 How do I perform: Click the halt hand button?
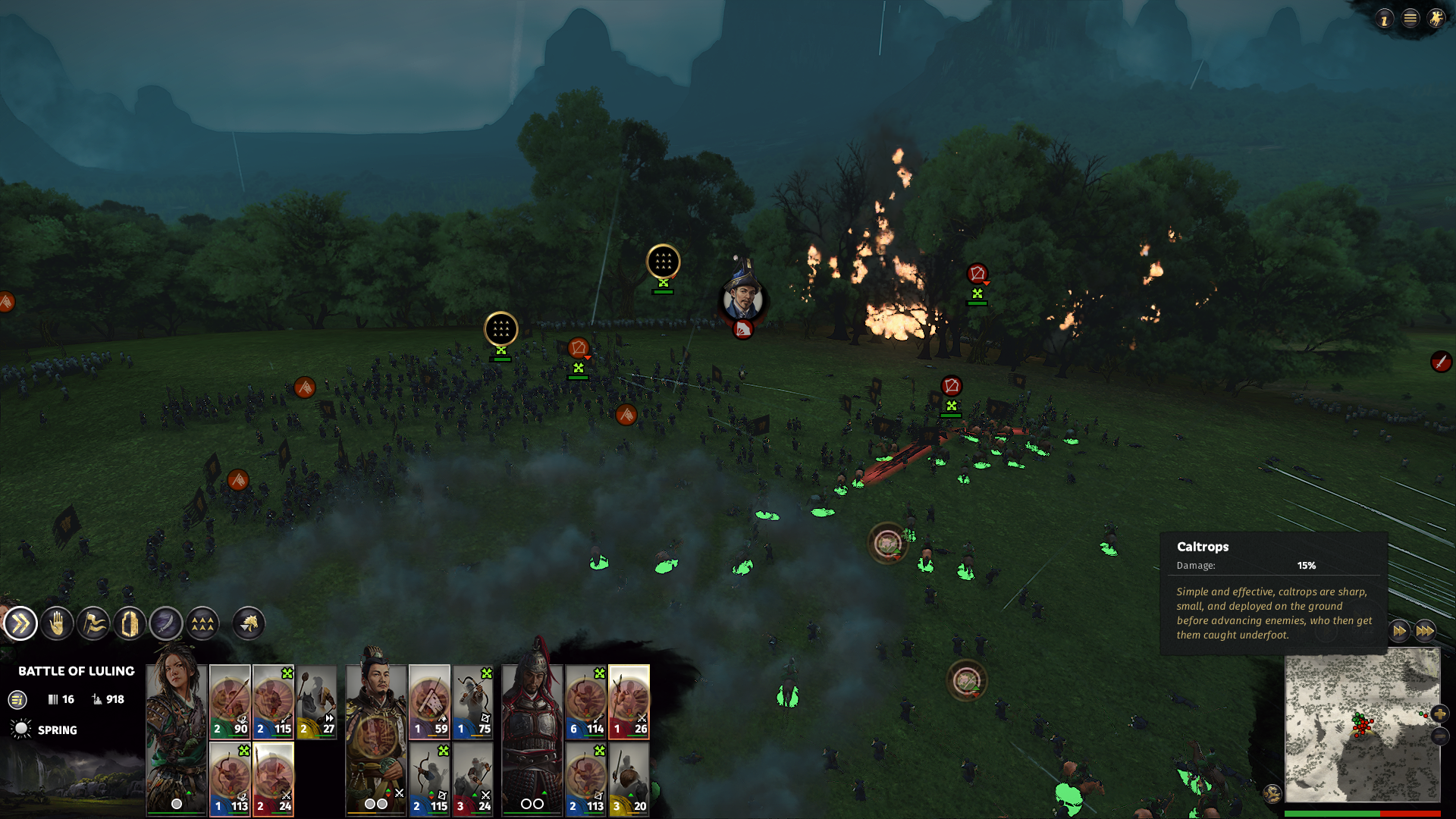coord(57,624)
